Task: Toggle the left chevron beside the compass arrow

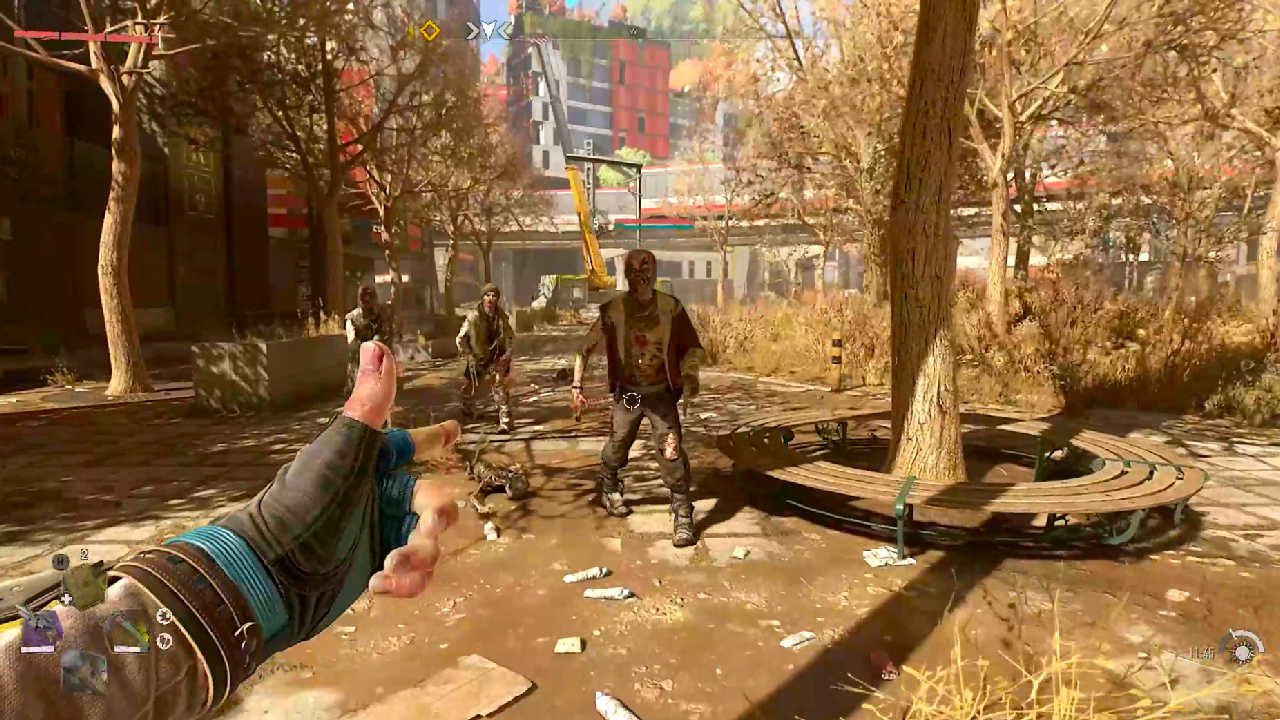Action: pos(471,30)
